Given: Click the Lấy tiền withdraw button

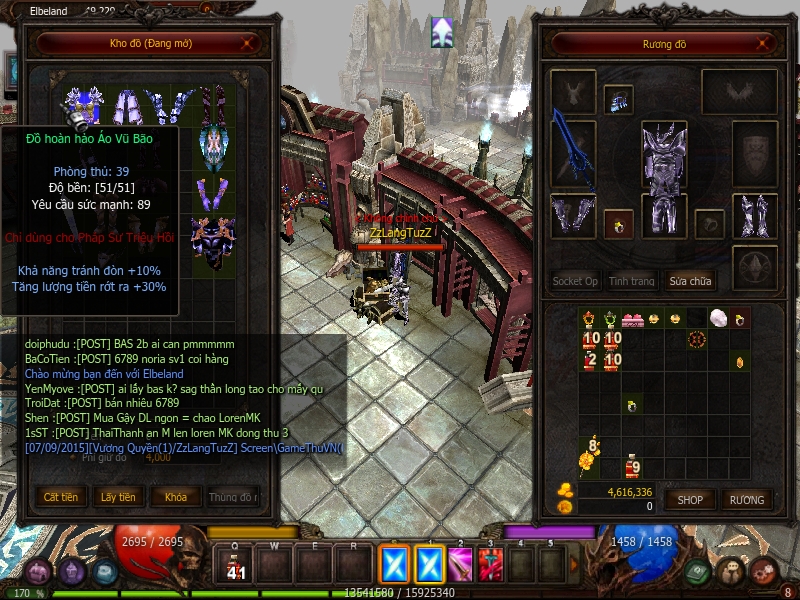Looking at the screenshot, I should click(118, 497).
